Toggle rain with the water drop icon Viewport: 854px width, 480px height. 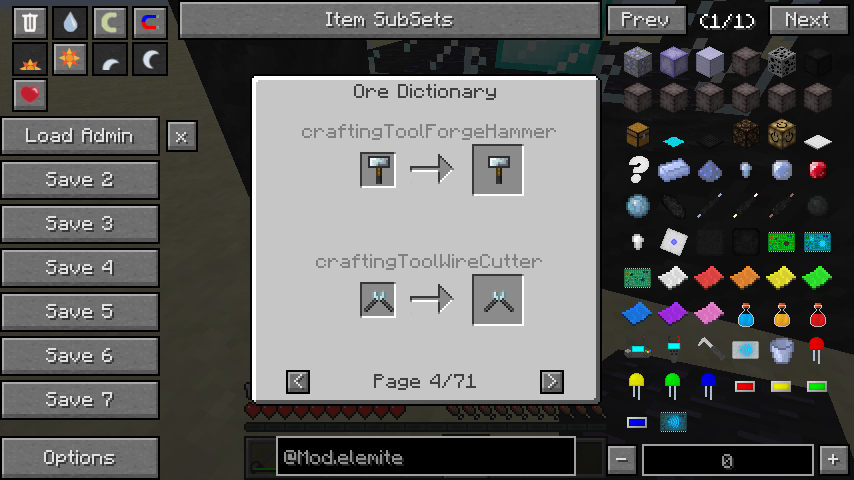[69, 23]
